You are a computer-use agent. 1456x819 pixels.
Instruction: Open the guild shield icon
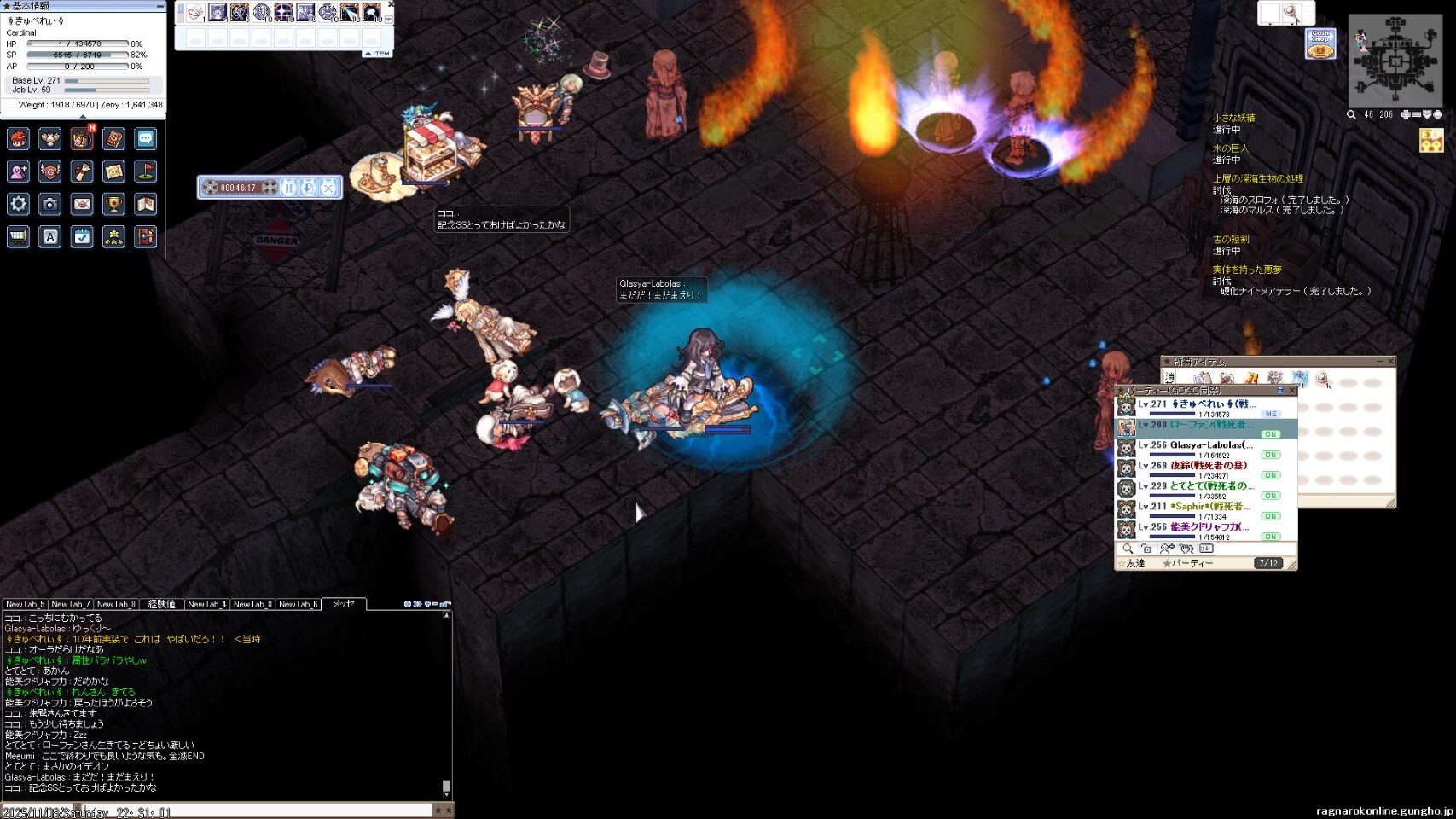tap(50, 171)
